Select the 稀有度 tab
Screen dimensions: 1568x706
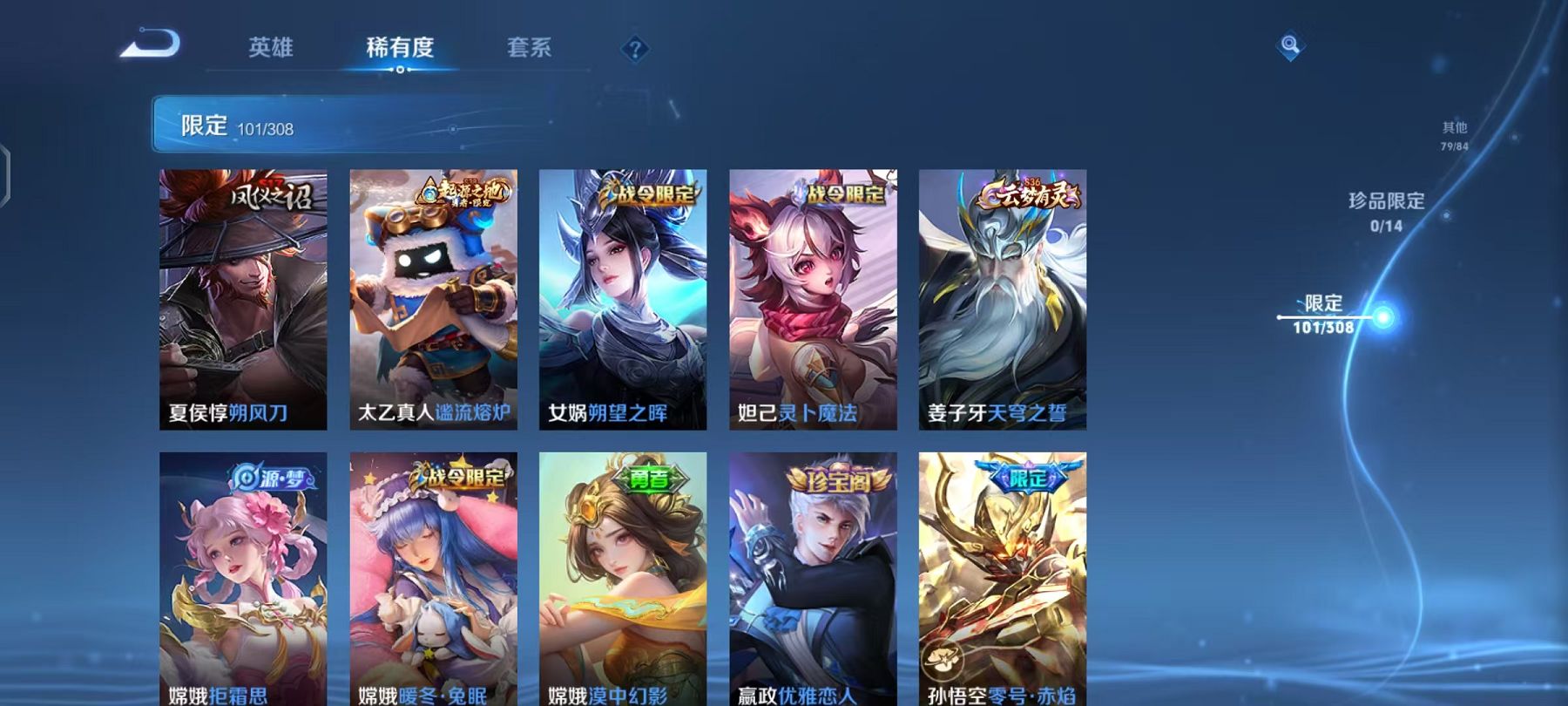400,50
